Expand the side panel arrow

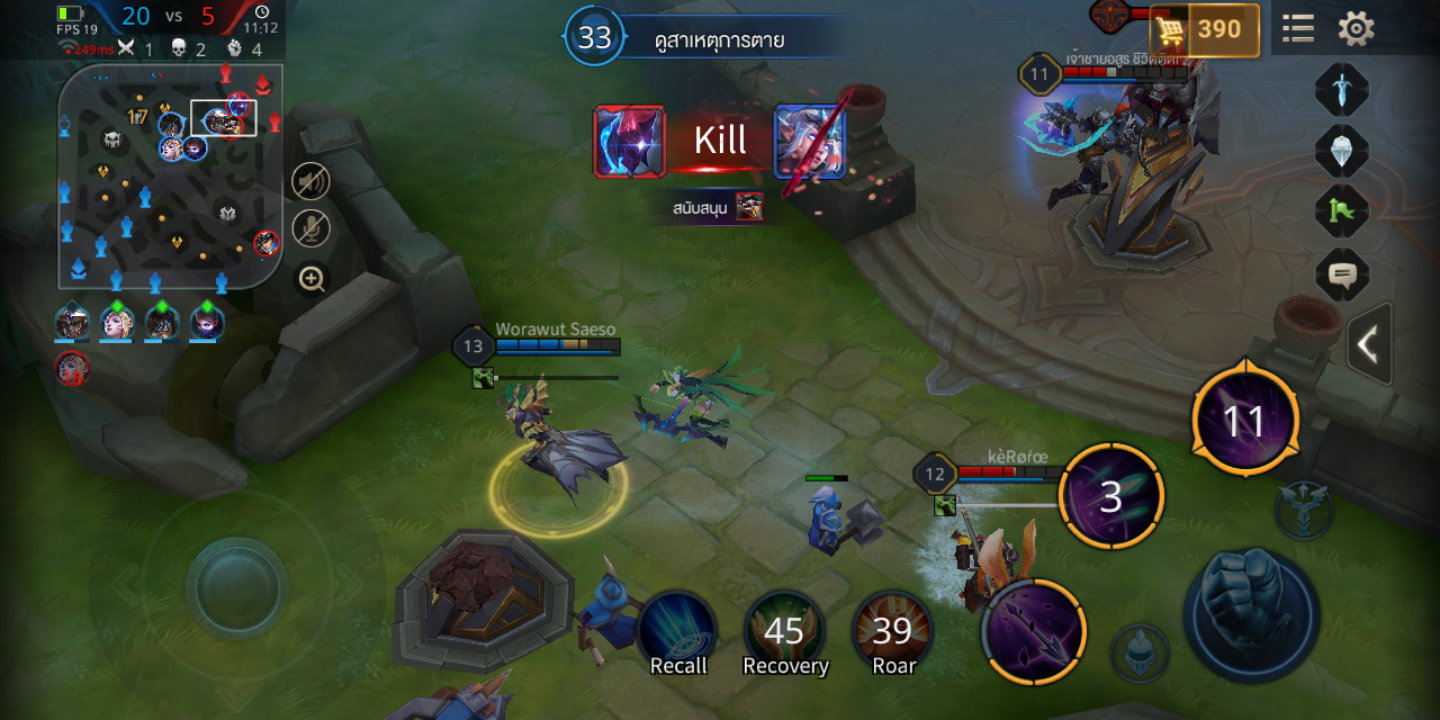point(1368,345)
